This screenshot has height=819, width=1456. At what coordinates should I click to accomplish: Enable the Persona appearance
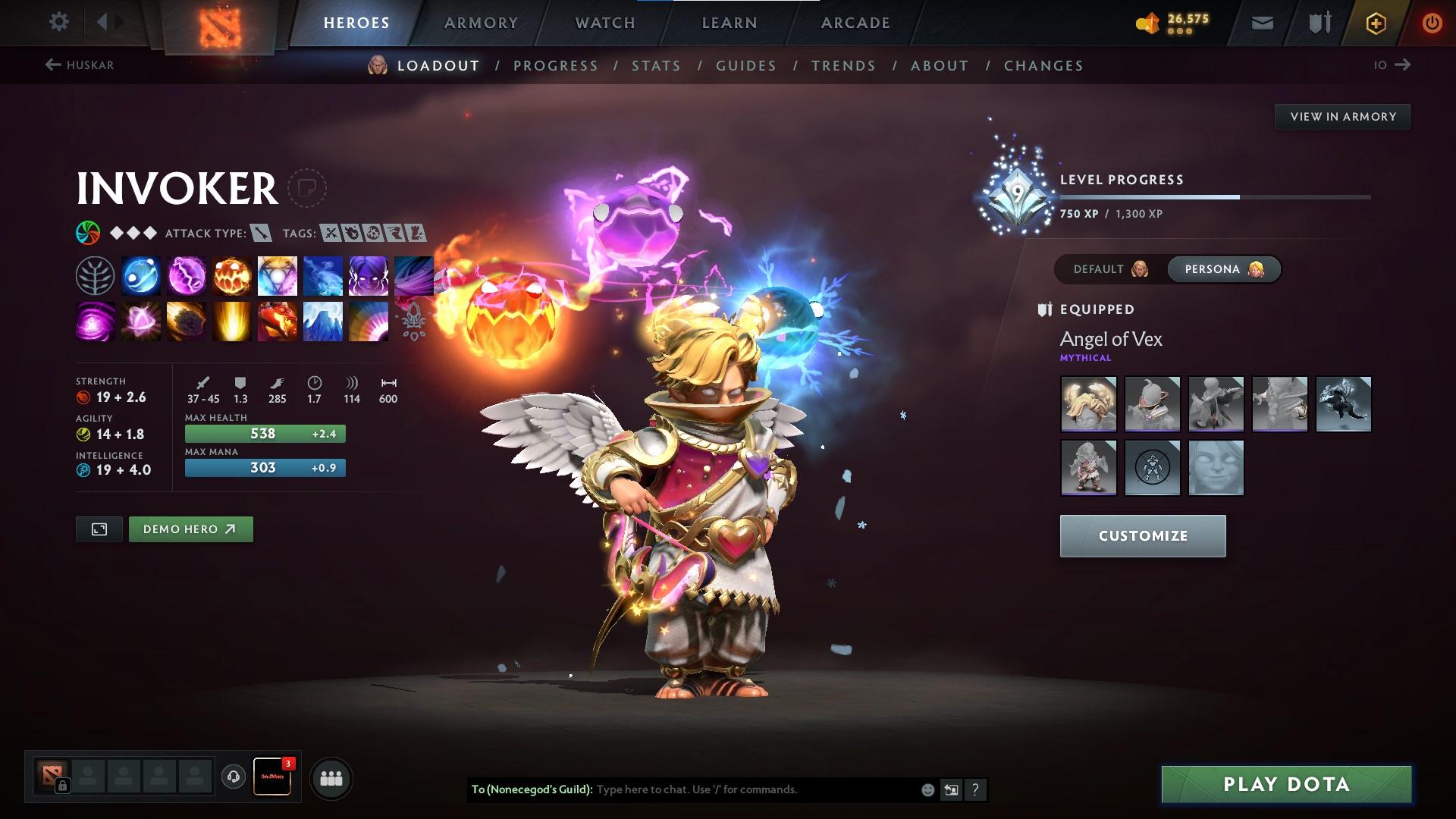tap(1223, 268)
